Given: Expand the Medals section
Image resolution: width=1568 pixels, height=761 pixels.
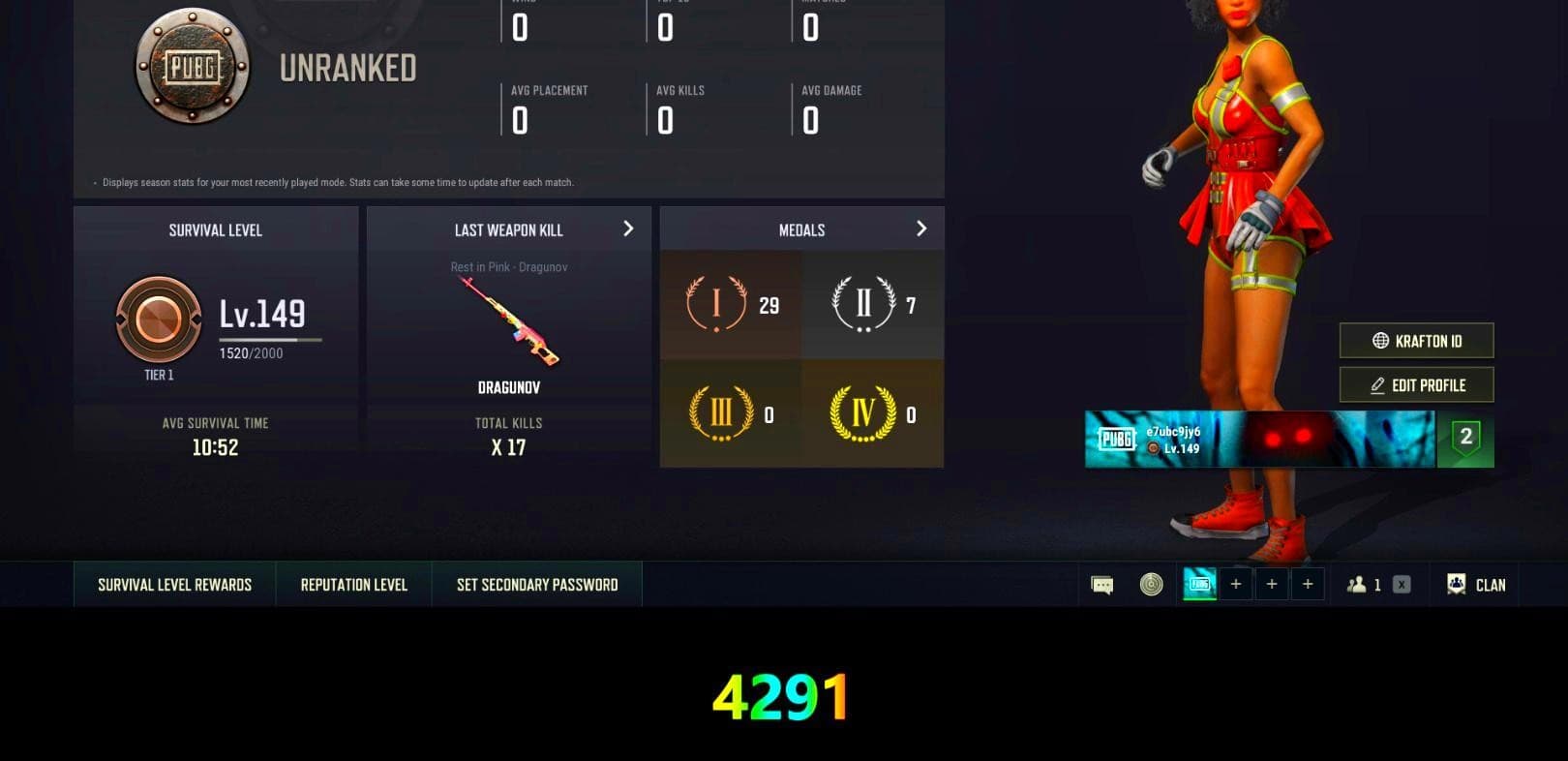Looking at the screenshot, I should click(920, 228).
